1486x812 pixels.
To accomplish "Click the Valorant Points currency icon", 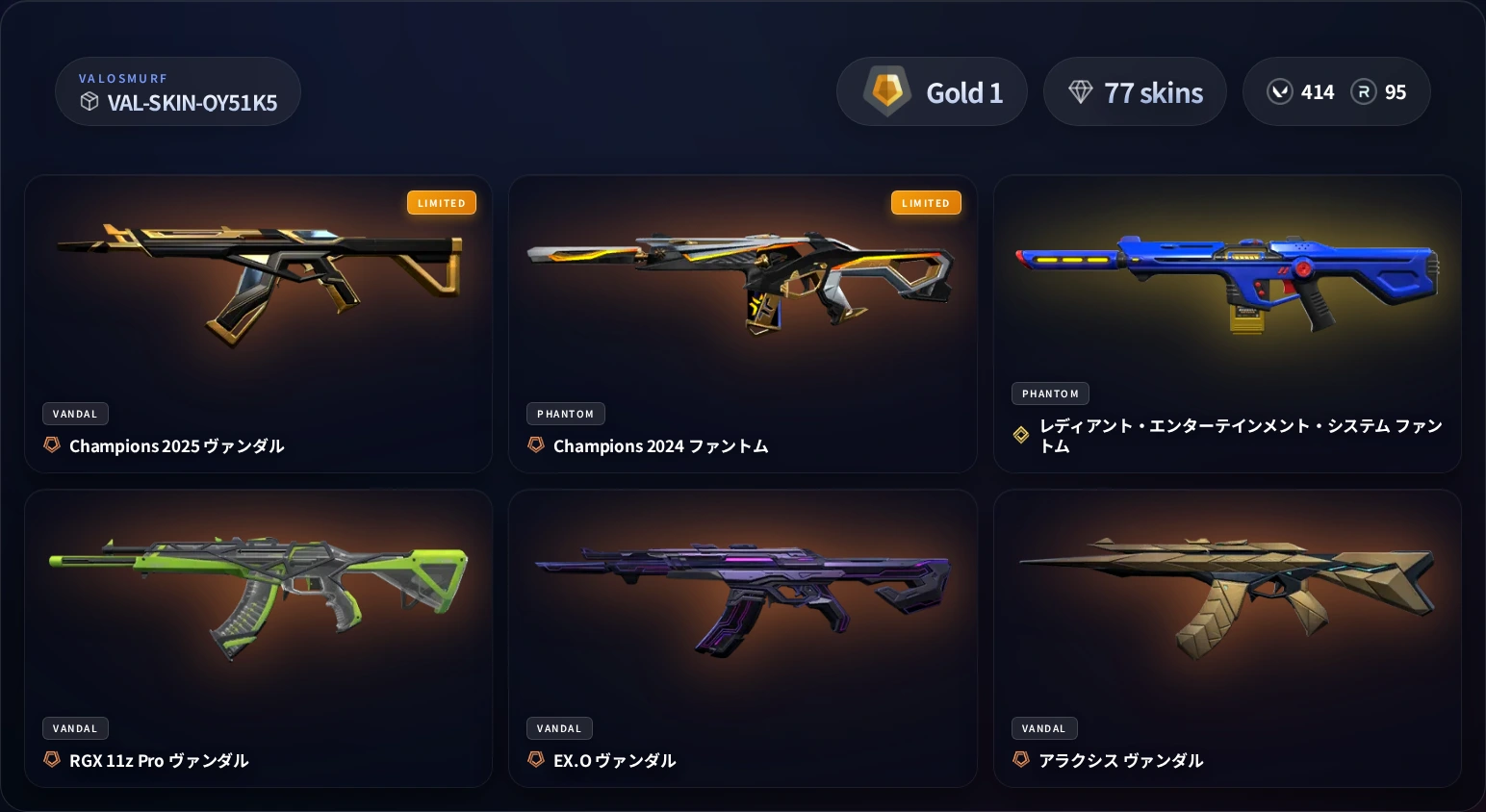I will pyautogui.click(x=1280, y=91).
